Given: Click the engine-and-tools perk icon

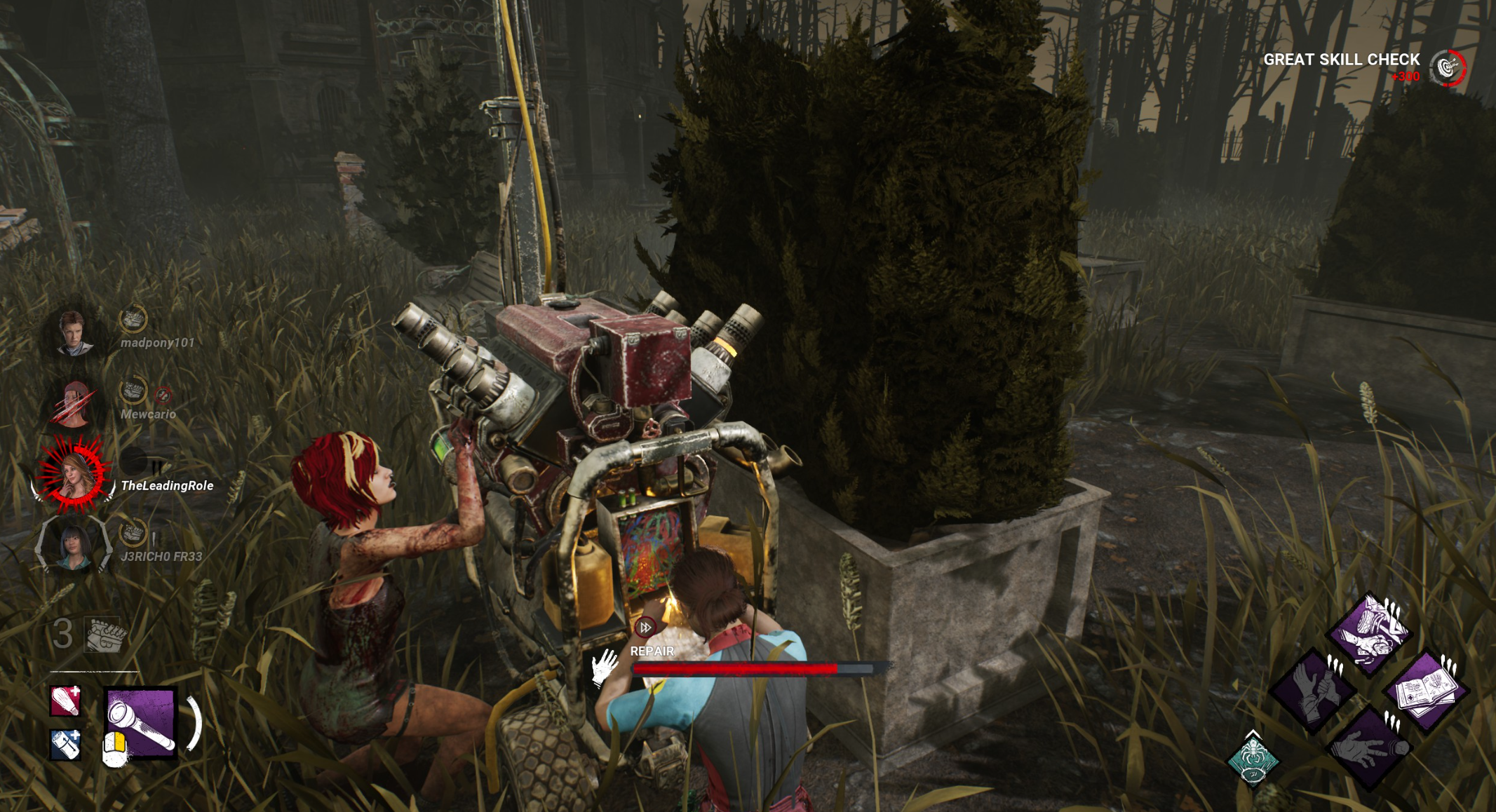Looking at the screenshot, I should click(x=1368, y=631).
